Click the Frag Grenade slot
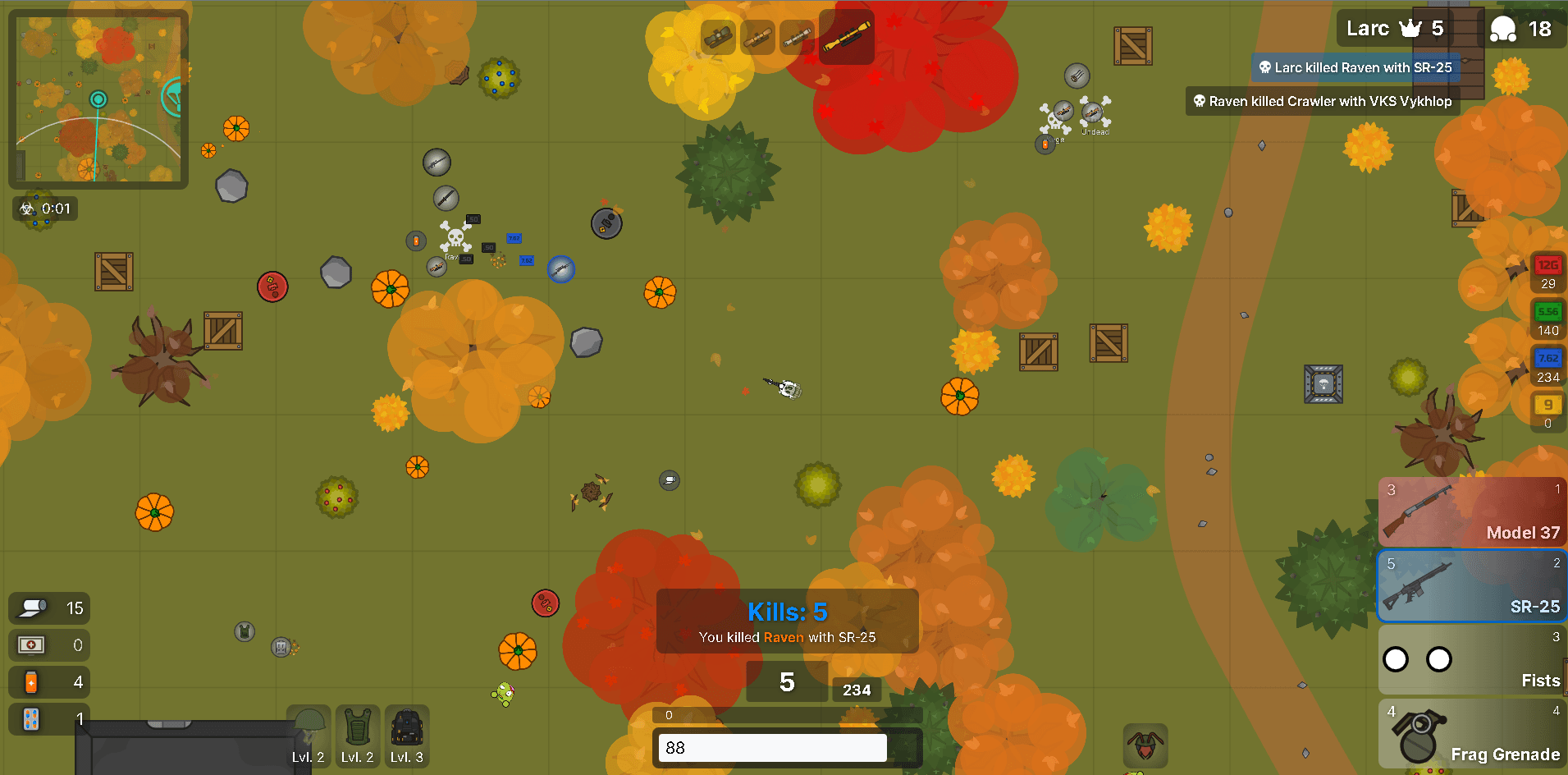 coord(1473,735)
